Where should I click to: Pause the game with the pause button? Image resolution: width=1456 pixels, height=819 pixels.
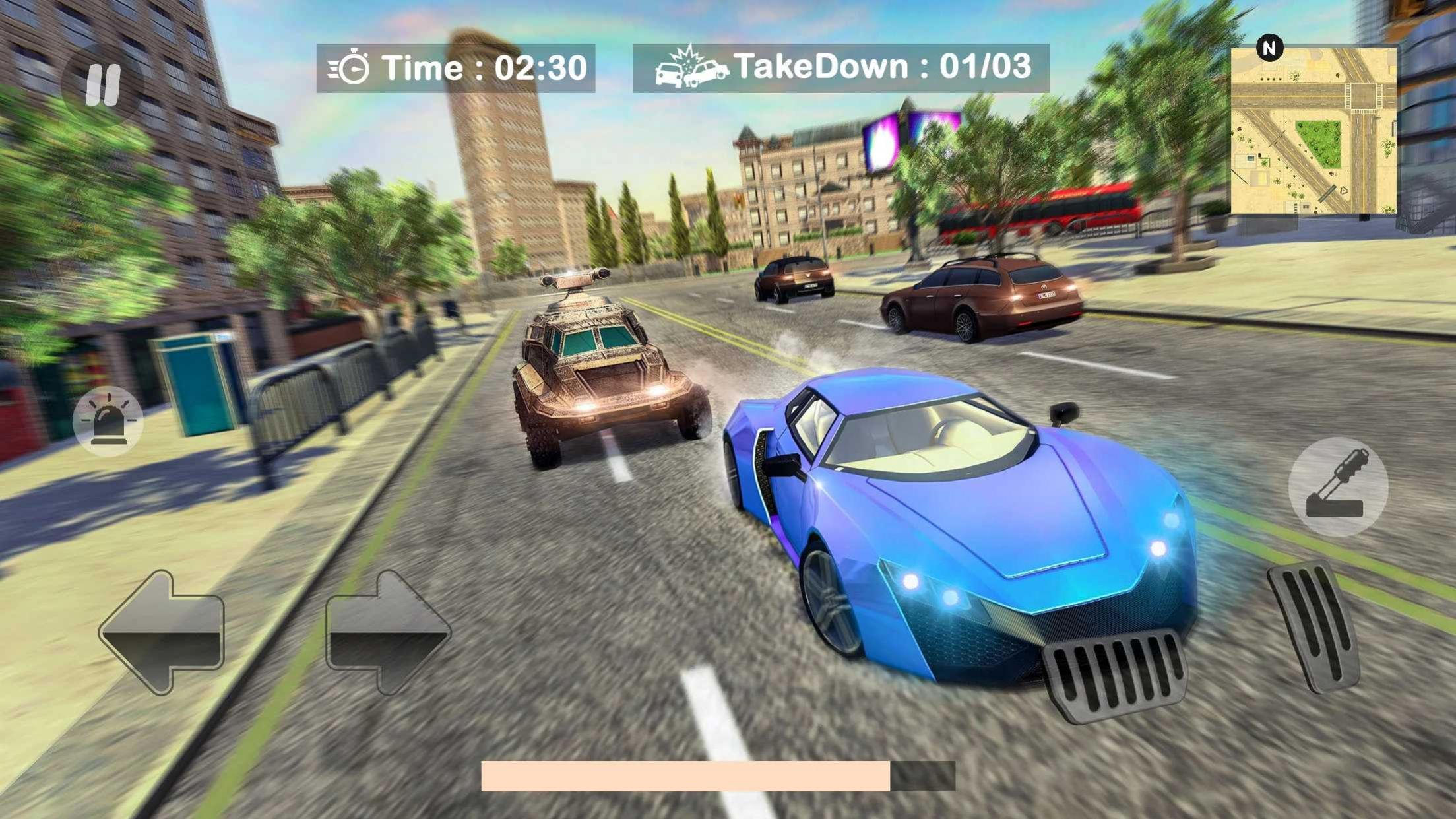point(102,85)
